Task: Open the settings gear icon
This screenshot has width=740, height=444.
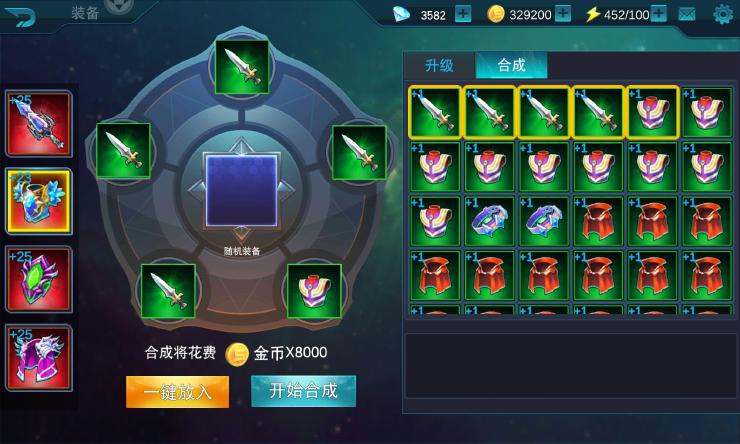Action: (x=722, y=14)
